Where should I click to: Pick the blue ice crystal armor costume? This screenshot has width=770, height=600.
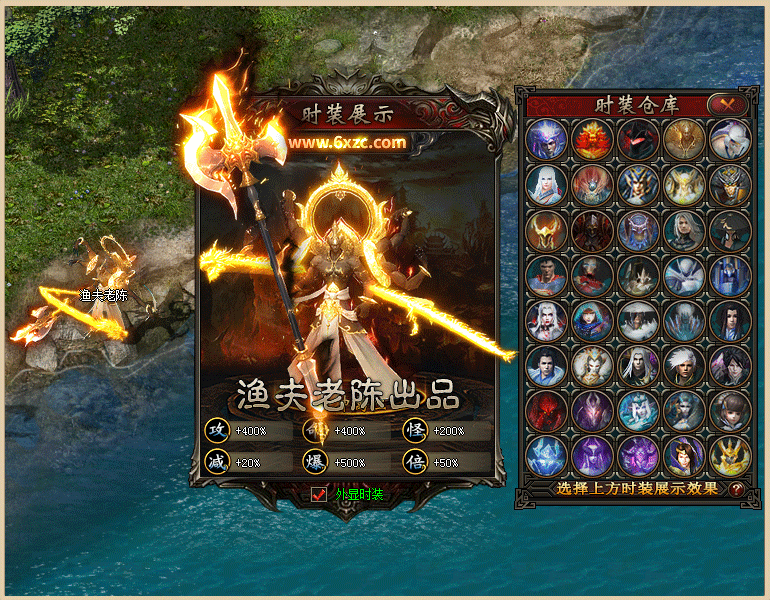point(546,455)
